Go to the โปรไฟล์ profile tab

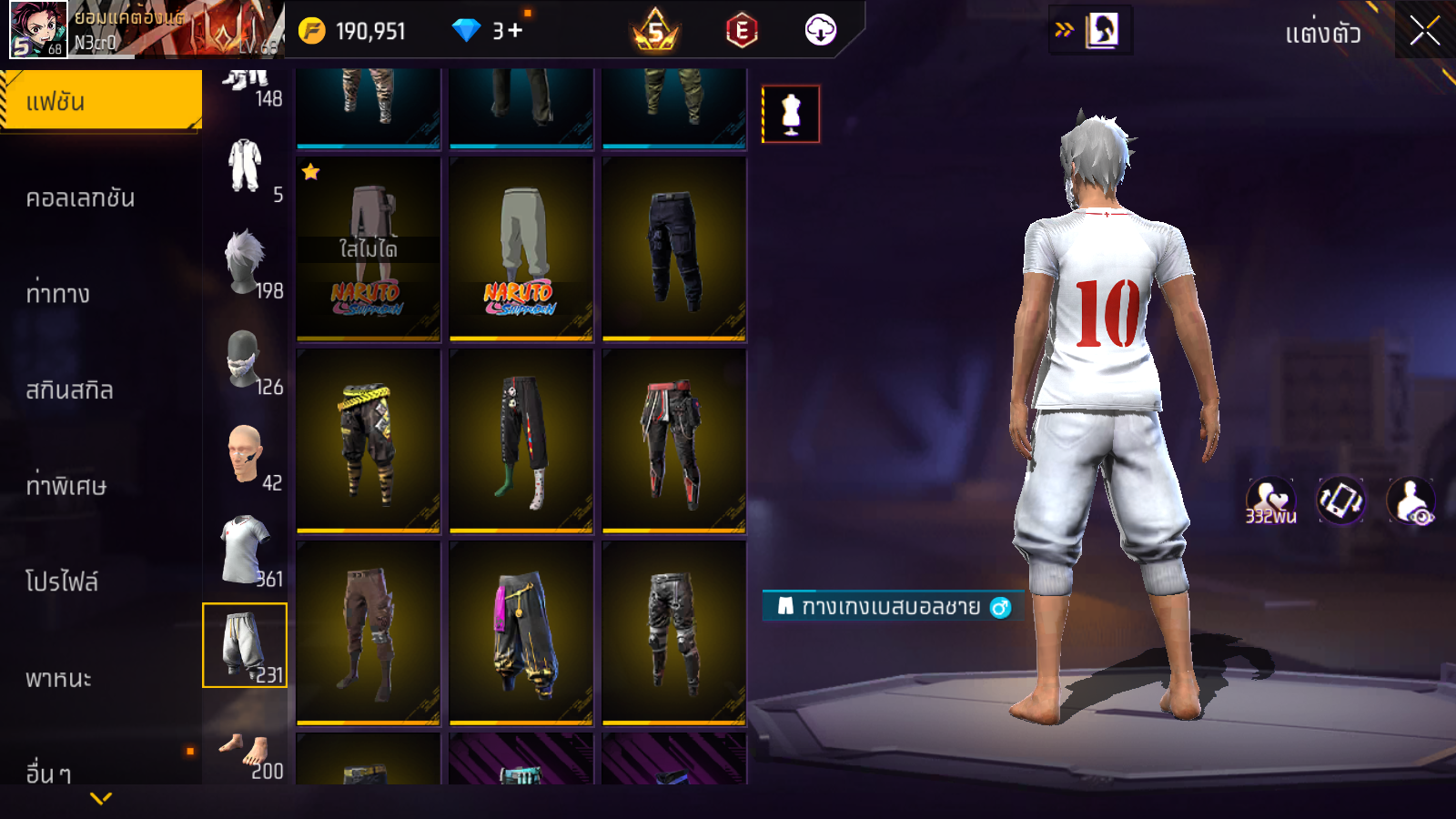tap(62, 581)
